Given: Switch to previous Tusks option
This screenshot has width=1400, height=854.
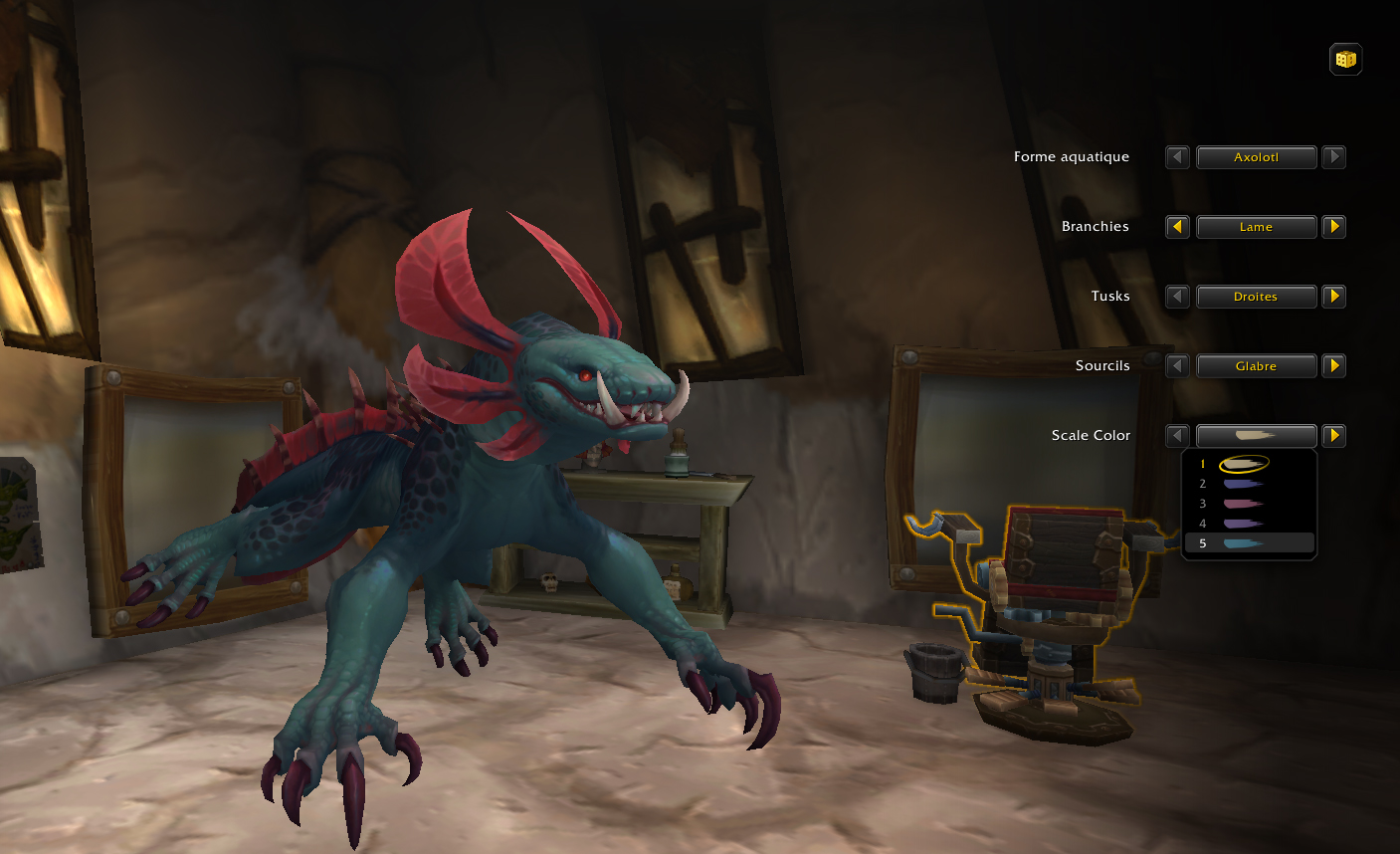Looking at the screenshot, I should (1178, 297).
